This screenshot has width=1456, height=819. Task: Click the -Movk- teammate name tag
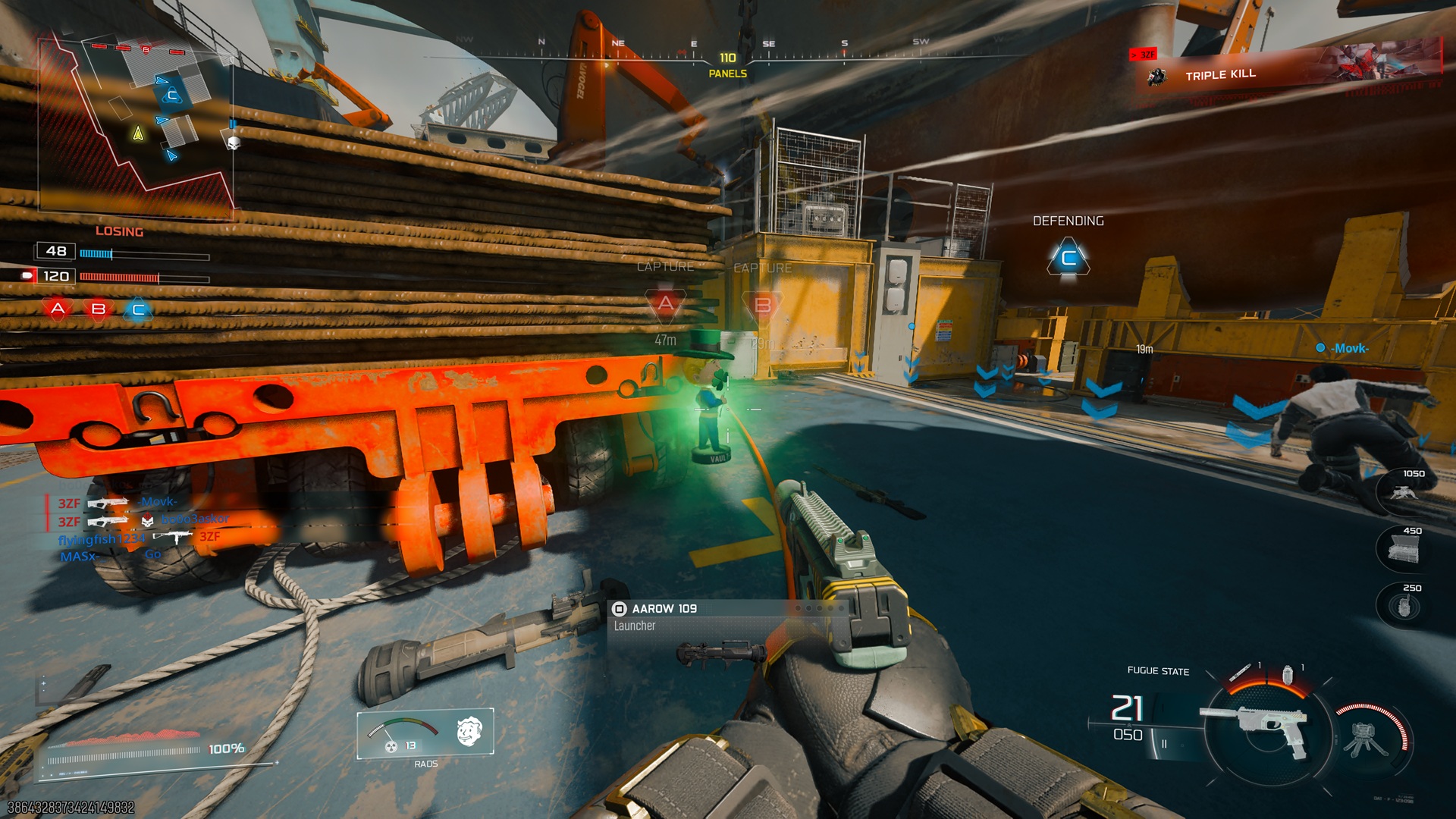(x=1349, y=348)
